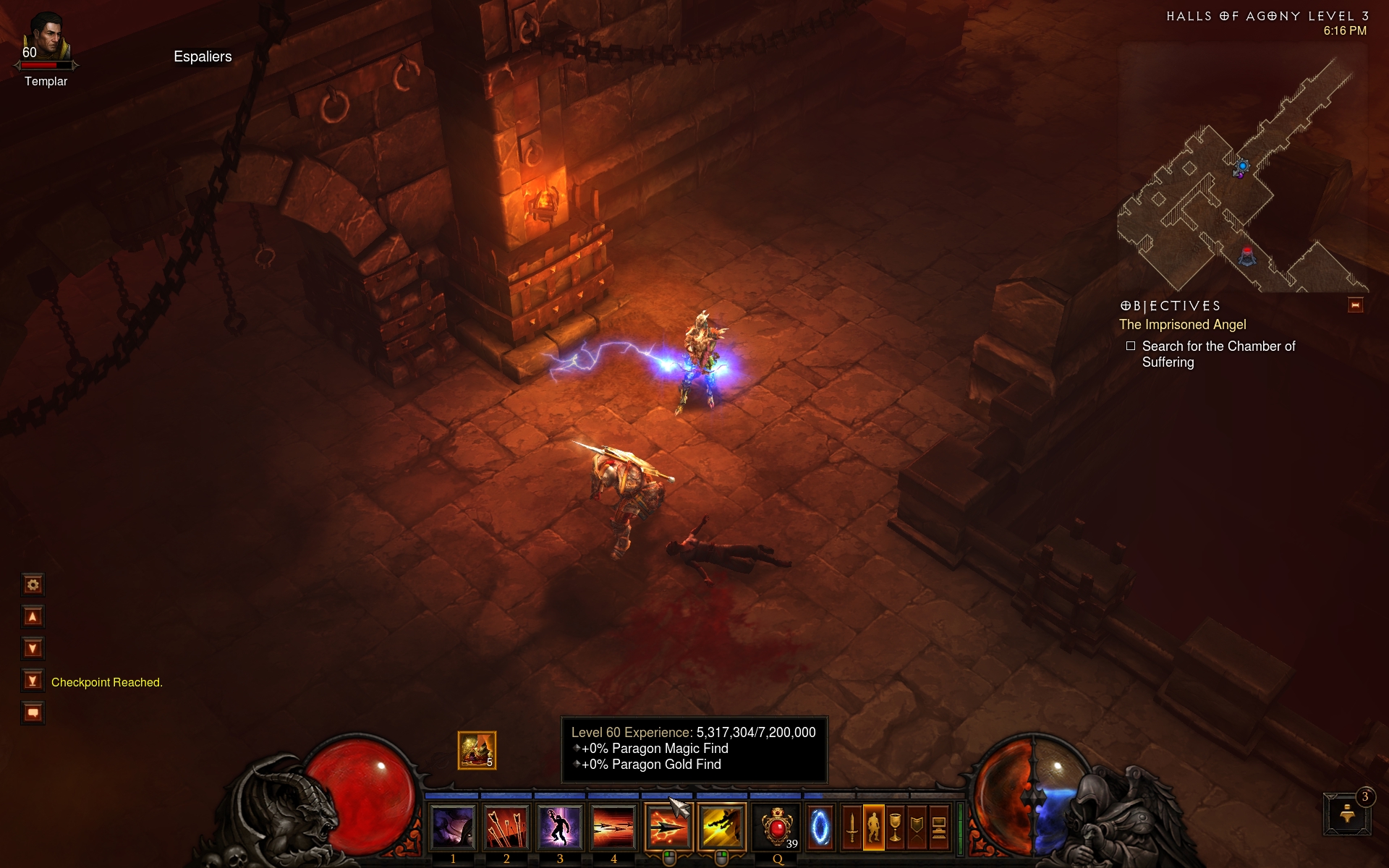Jump chat to the bottom
Screen dimensions: 1389x868
33,681
